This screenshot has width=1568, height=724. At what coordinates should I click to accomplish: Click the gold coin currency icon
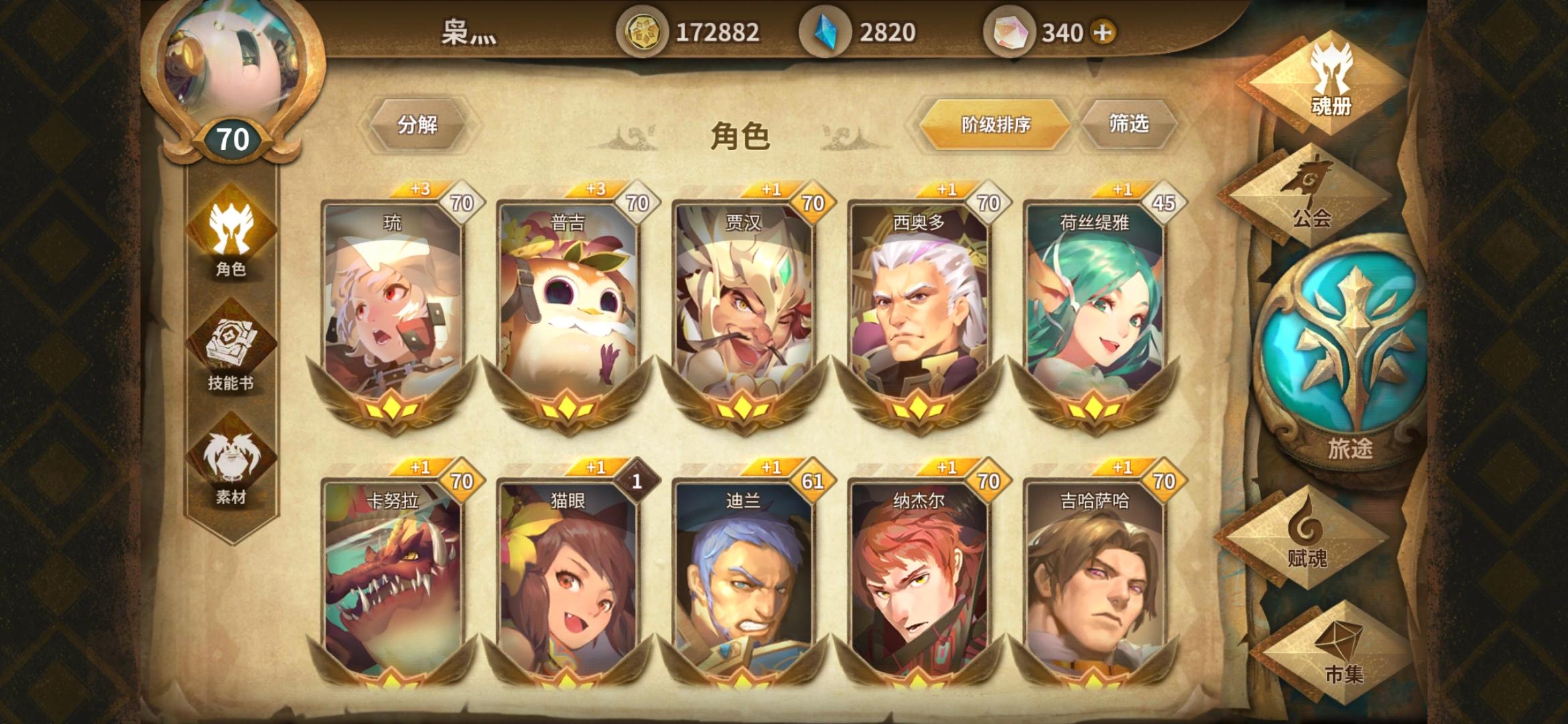point(647,32)
